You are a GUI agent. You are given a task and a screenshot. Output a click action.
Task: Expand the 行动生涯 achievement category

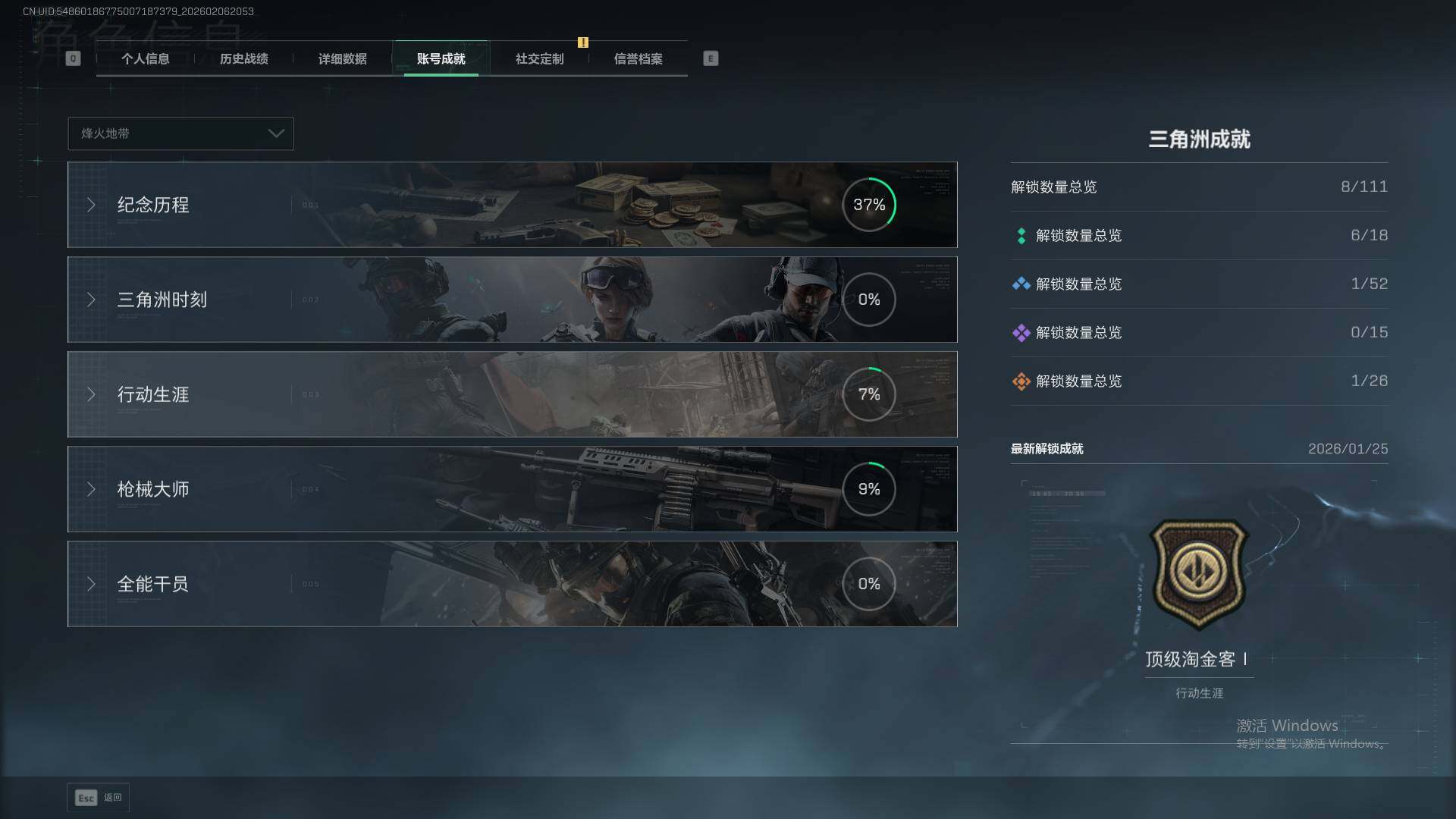[x=512, y=394]
